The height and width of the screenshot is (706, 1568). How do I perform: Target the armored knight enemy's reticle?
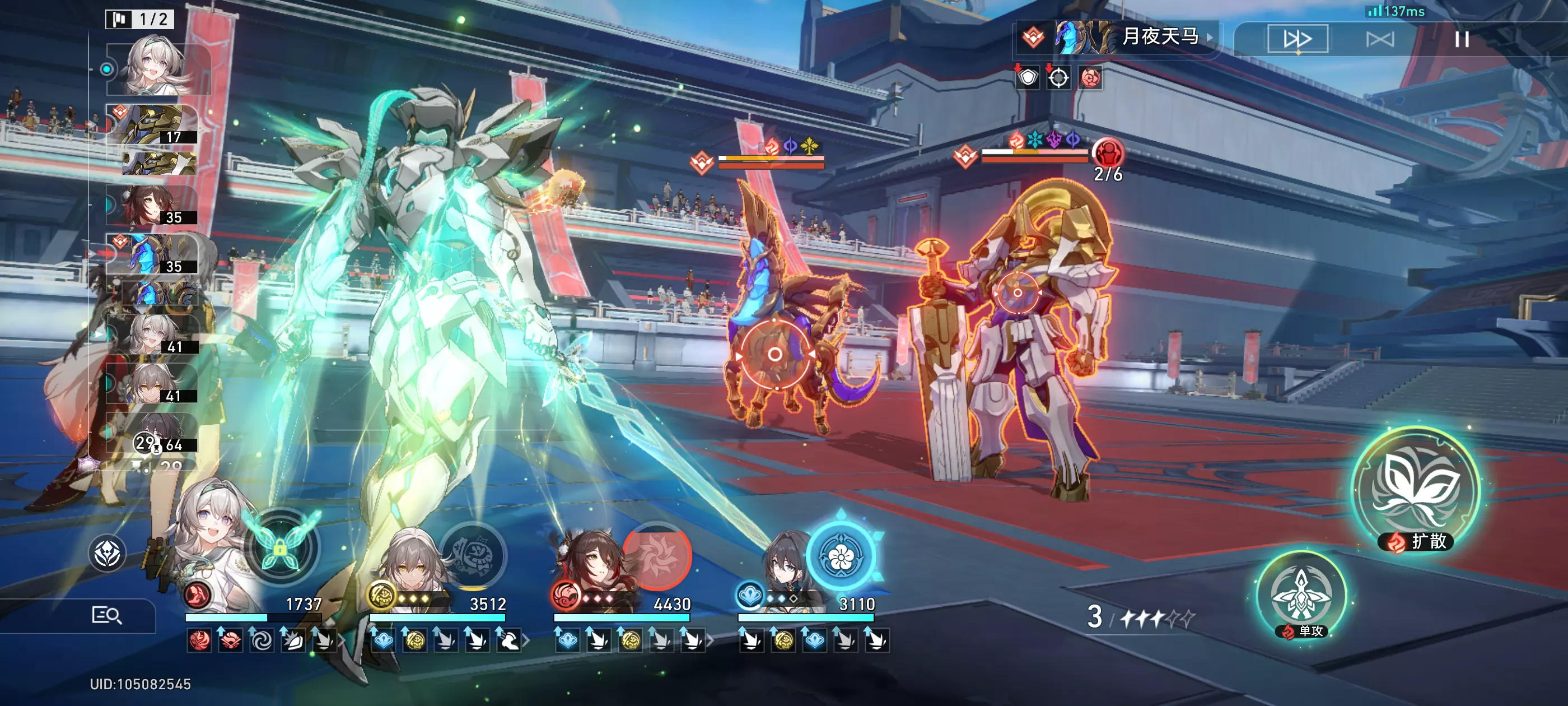pos(1017,293)
